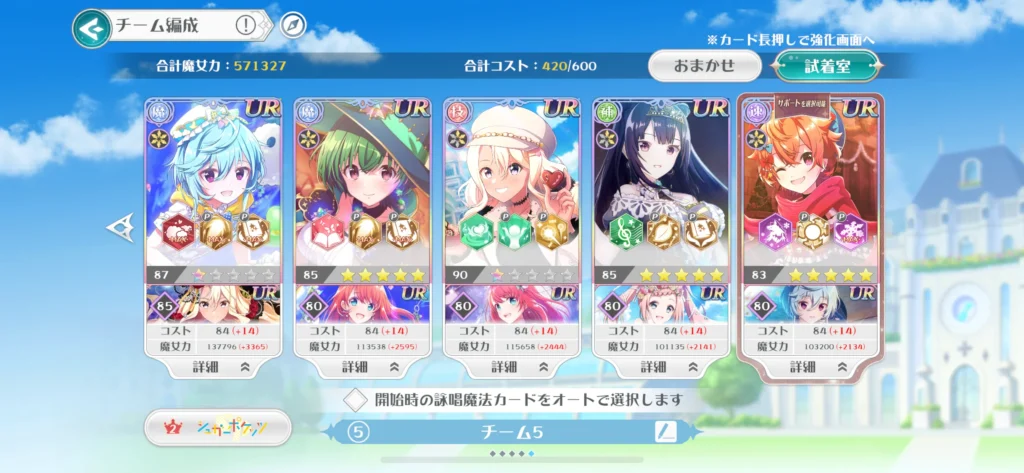Open 詳細 for the white cap card
The height and width of the screenshot is (473, 1024).
(511, 367)
